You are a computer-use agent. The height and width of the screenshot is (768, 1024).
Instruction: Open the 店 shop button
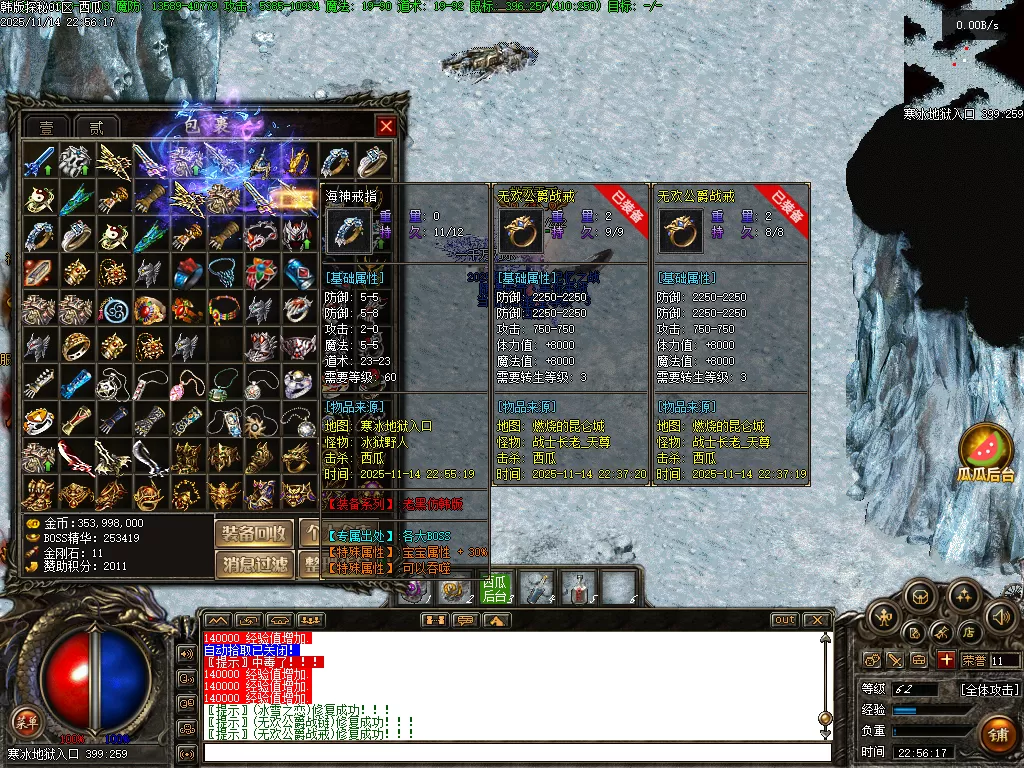pyautogui.click(x=968, y=632)
